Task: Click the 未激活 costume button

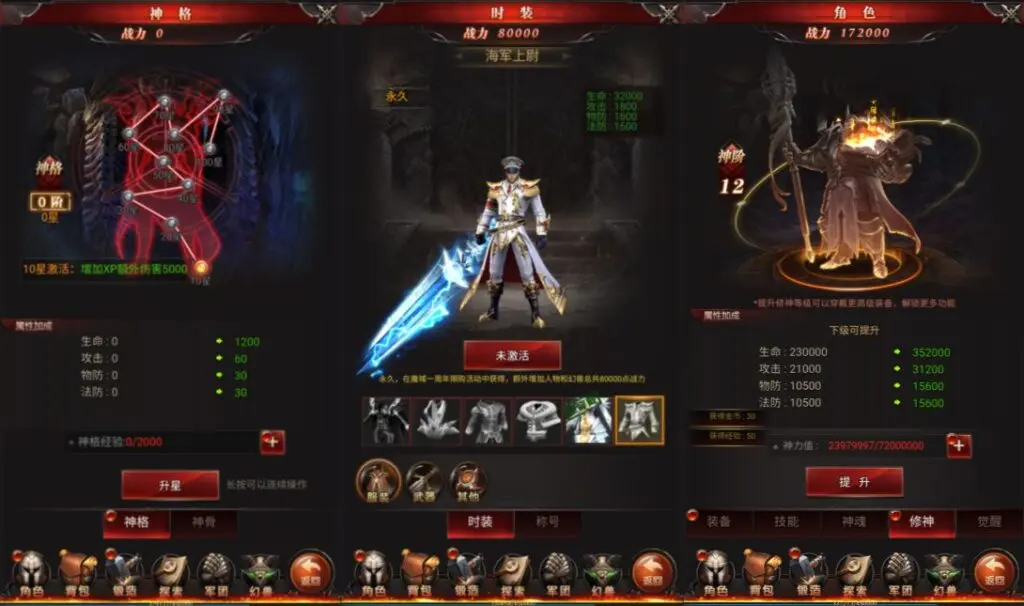Action: pyautogui.click(x=512, y=355)
